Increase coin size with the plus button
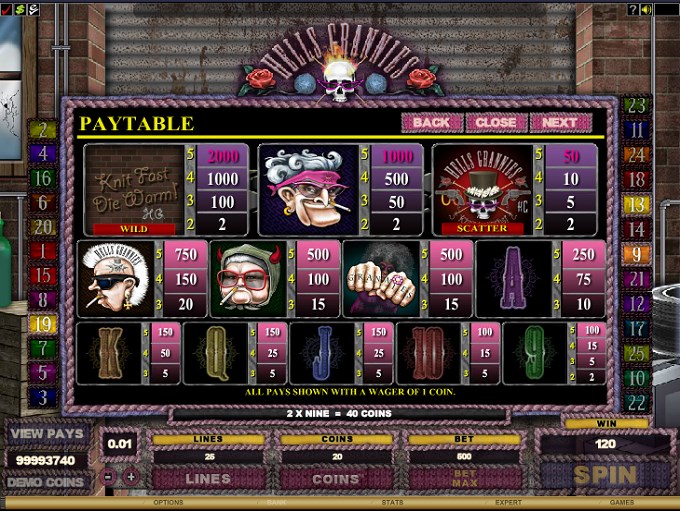Screen dimensions: 680x511 click(131, 477)
